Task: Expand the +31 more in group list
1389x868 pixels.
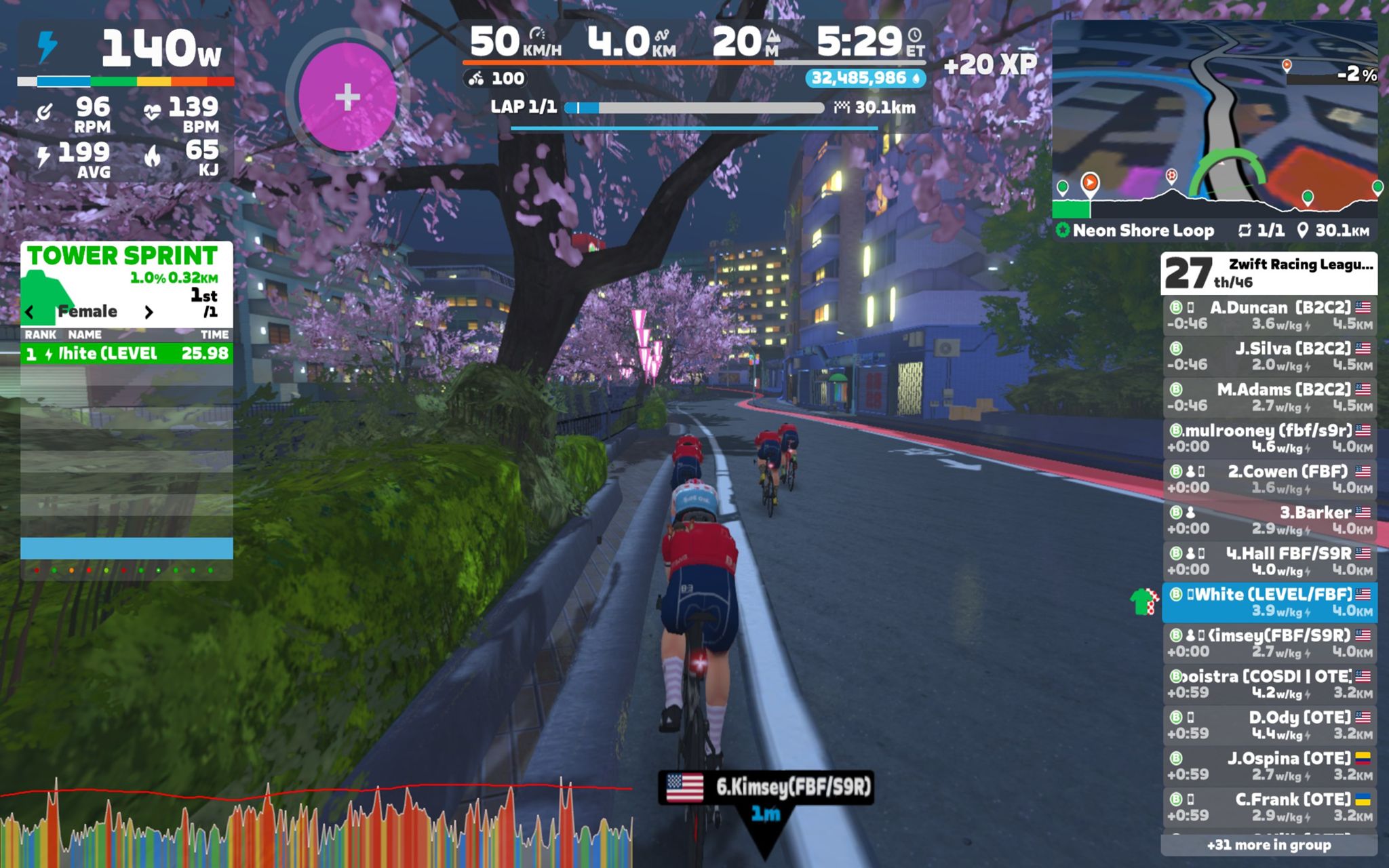Action: point(1268,845)
